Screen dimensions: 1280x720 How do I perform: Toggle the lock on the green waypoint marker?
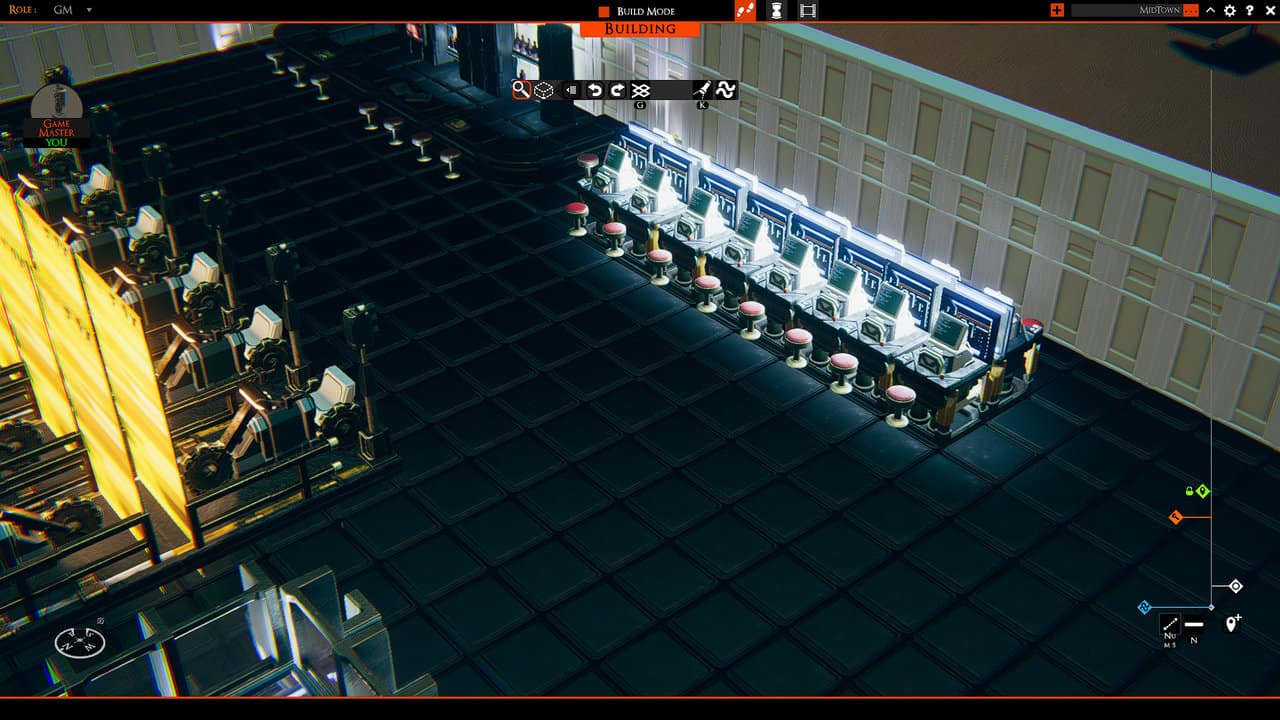[1189, 491]
